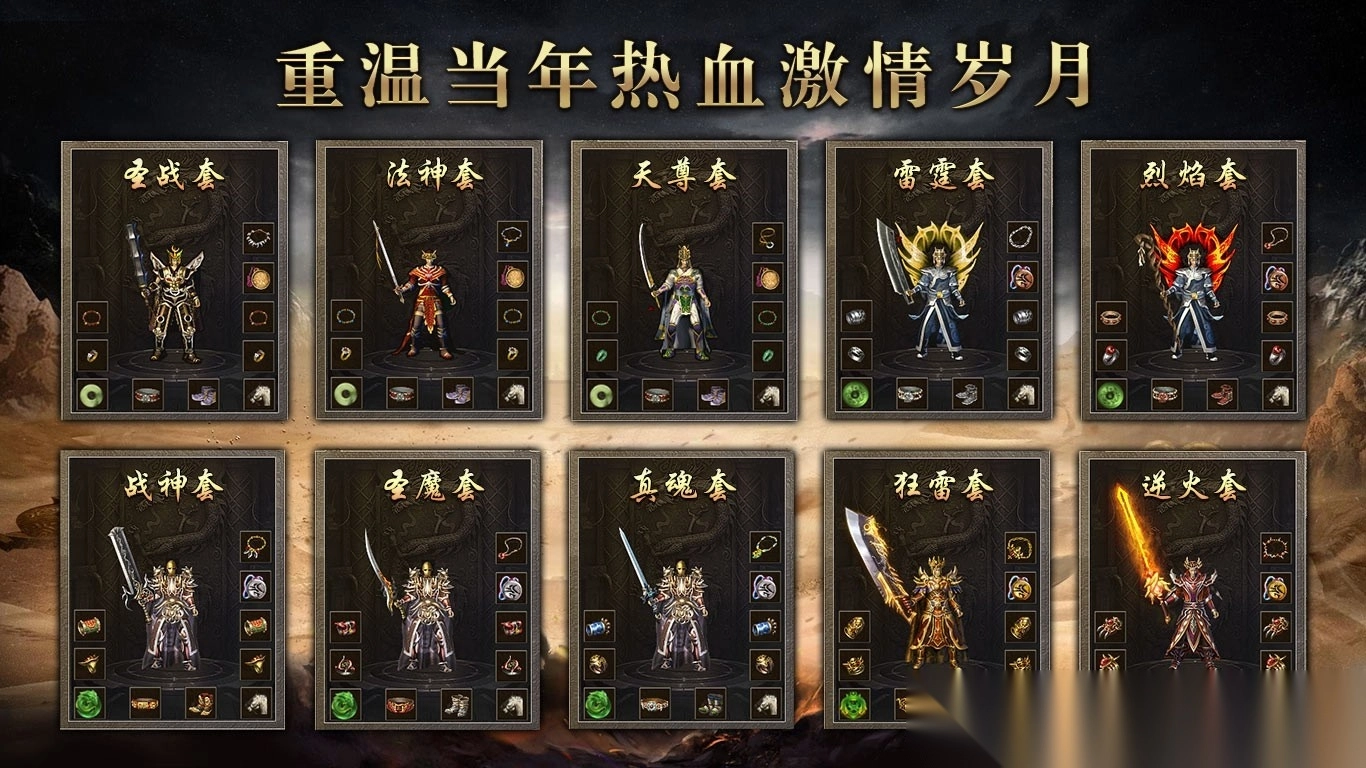Select the green jade icon in 战神套
The height and width of the screenshot is (768, 1366).
click(86, 702)
